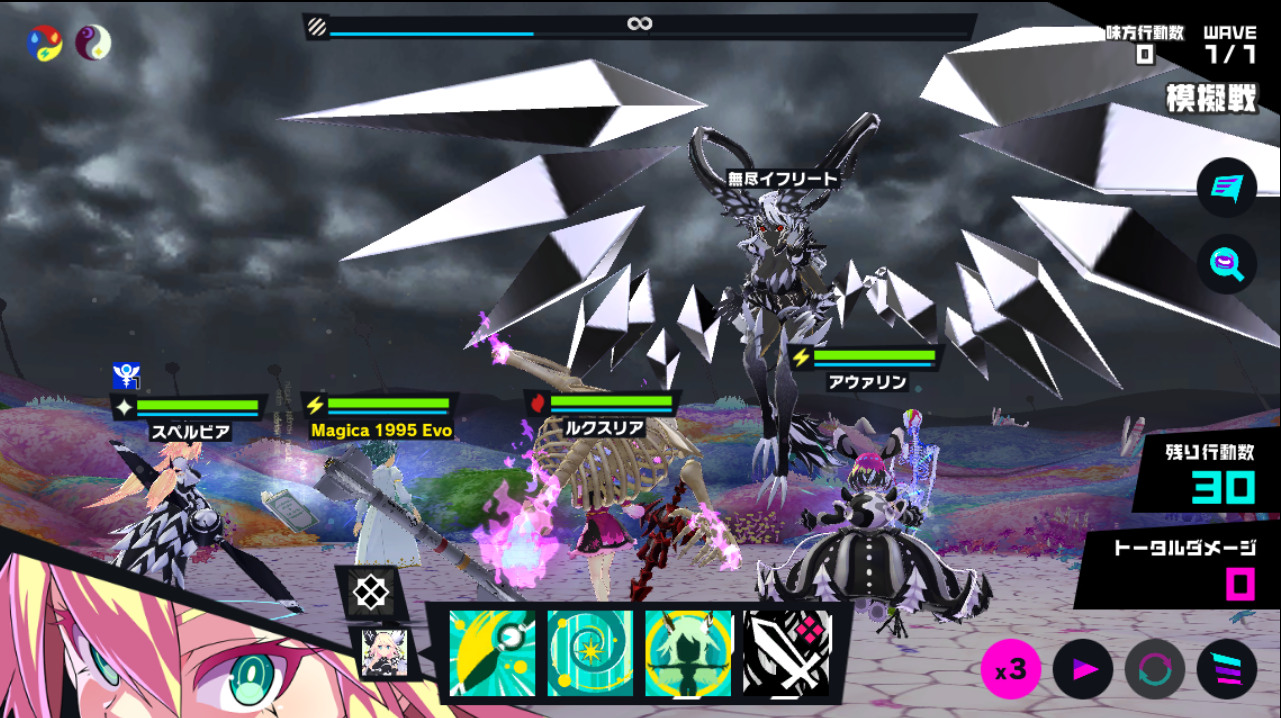
Task: Open the light-dark yin-yang affinity icon
Action: [94, 43]
